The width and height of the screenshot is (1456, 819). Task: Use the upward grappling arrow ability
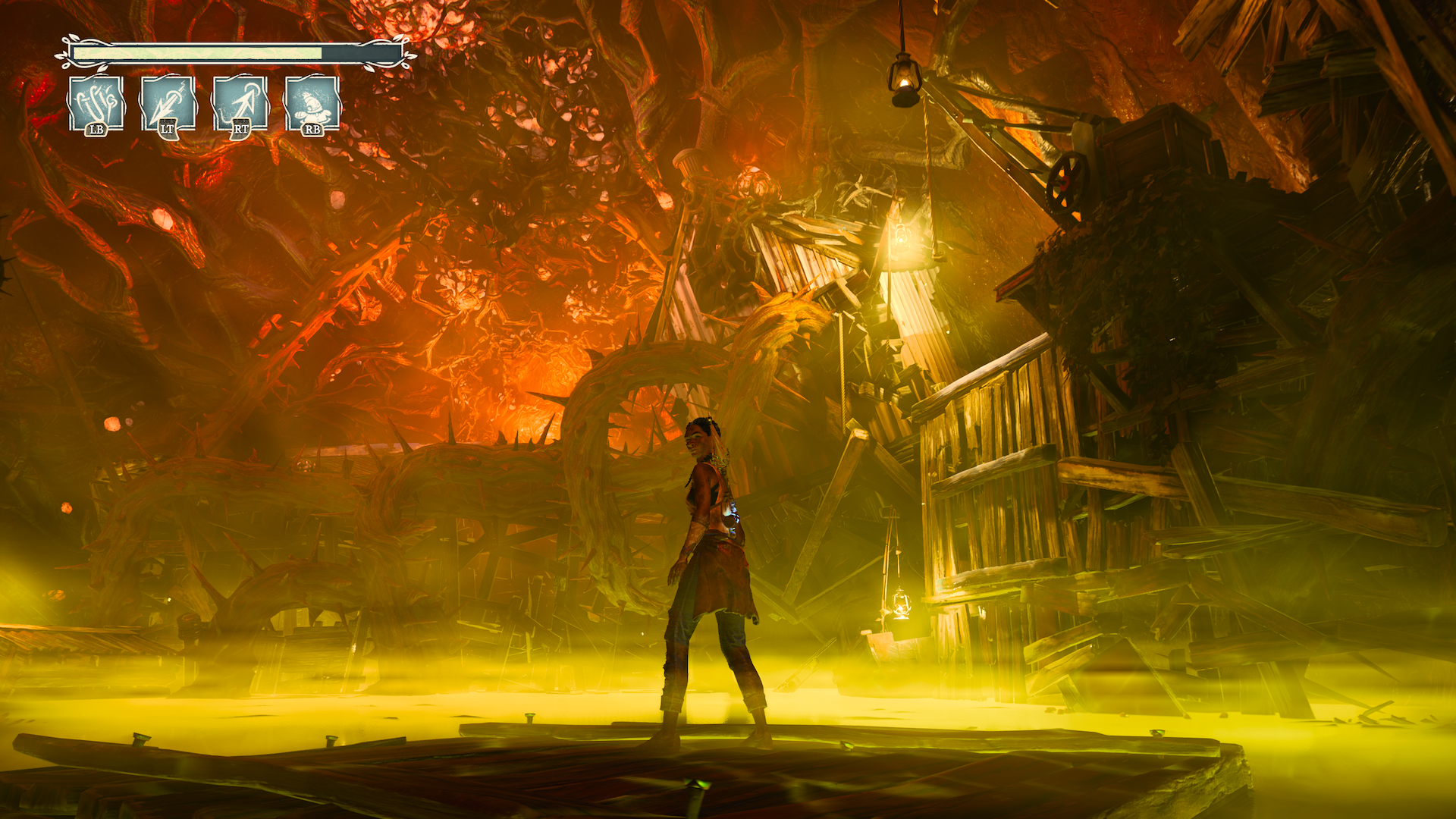(x=240, y=103)
